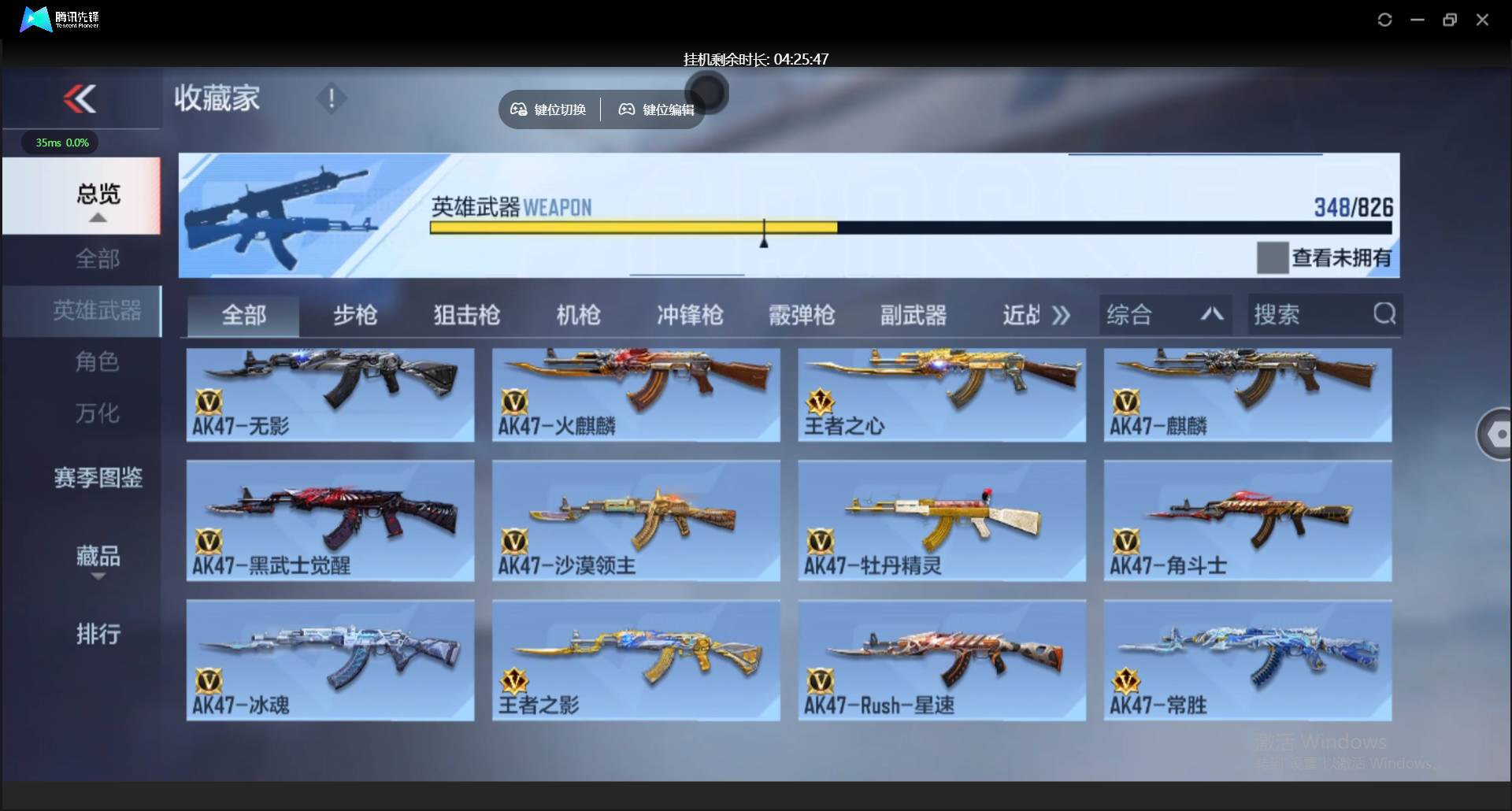The image size is (1512, 811).
Task: Enable the 查看未拥有 checkbox
Action: [x=1273, y=257]
